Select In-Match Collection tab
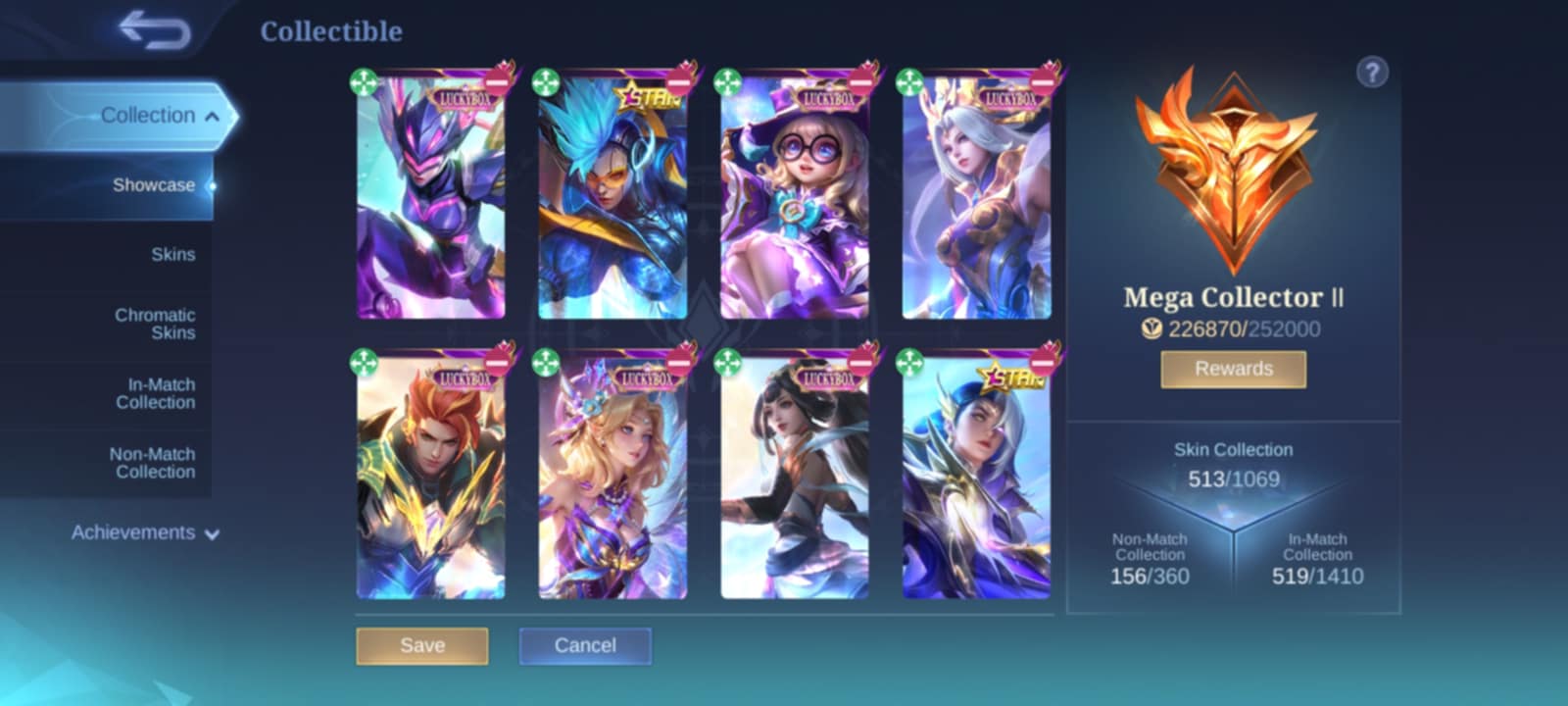The image size is (1568, 706). click(155, 393)
